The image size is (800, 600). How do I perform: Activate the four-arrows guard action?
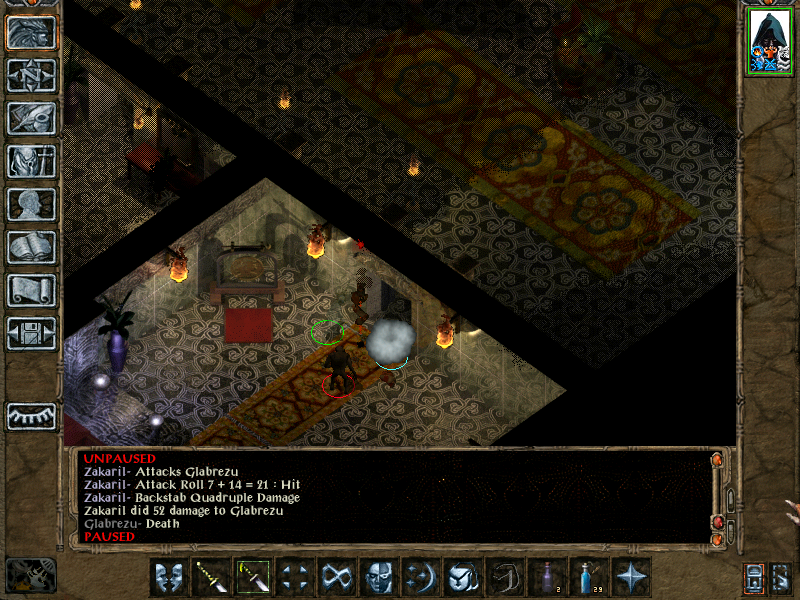click(x=295, y=577)
